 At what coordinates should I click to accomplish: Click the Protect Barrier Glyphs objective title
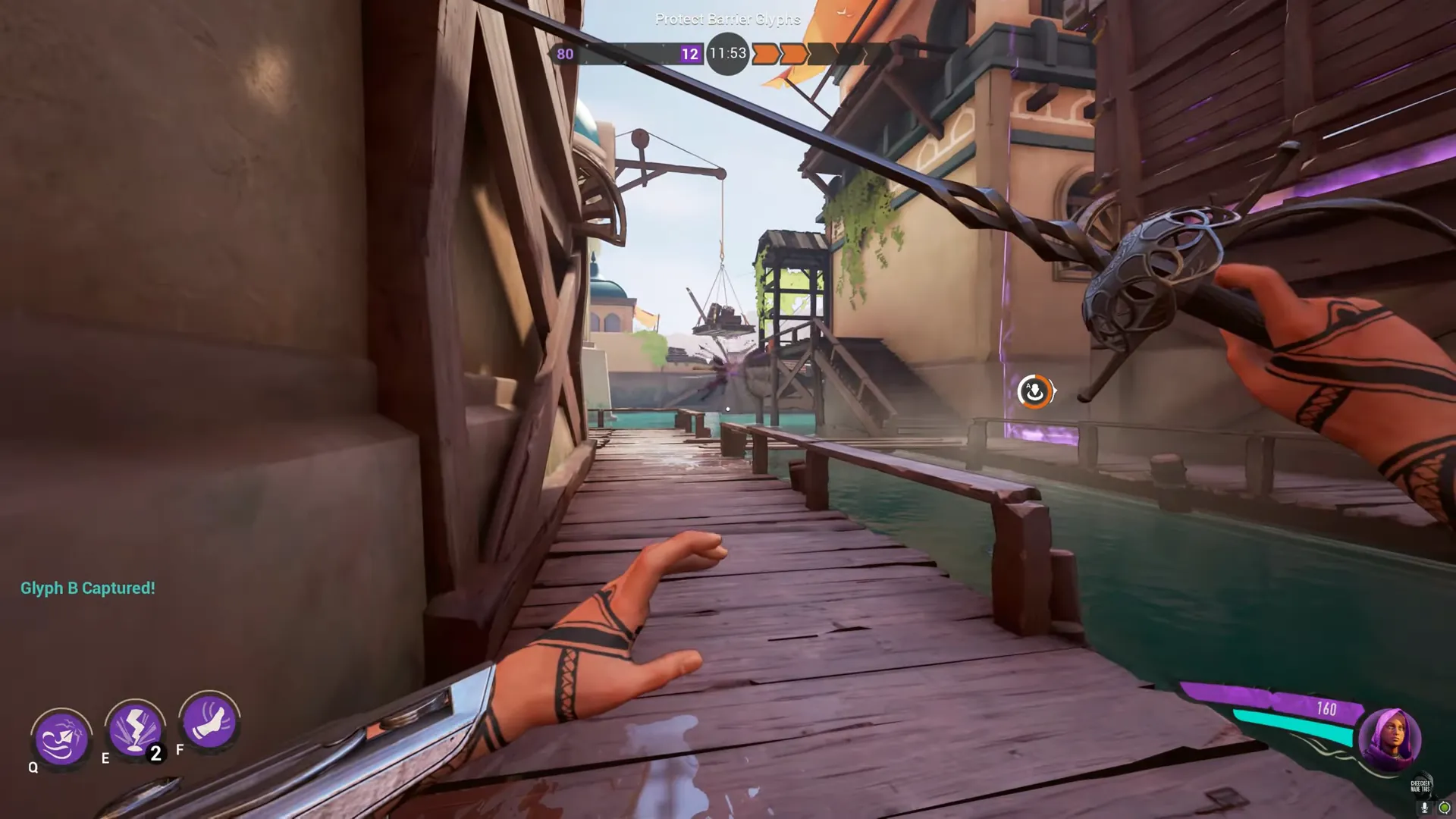point(726,19)
